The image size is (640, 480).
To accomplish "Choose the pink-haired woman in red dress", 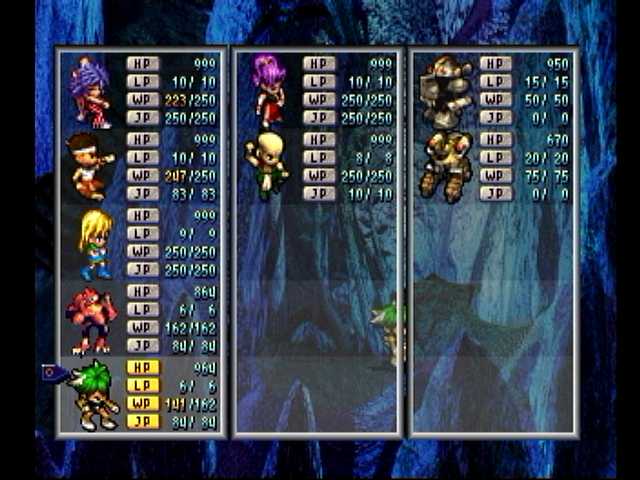I will point(268,90).
